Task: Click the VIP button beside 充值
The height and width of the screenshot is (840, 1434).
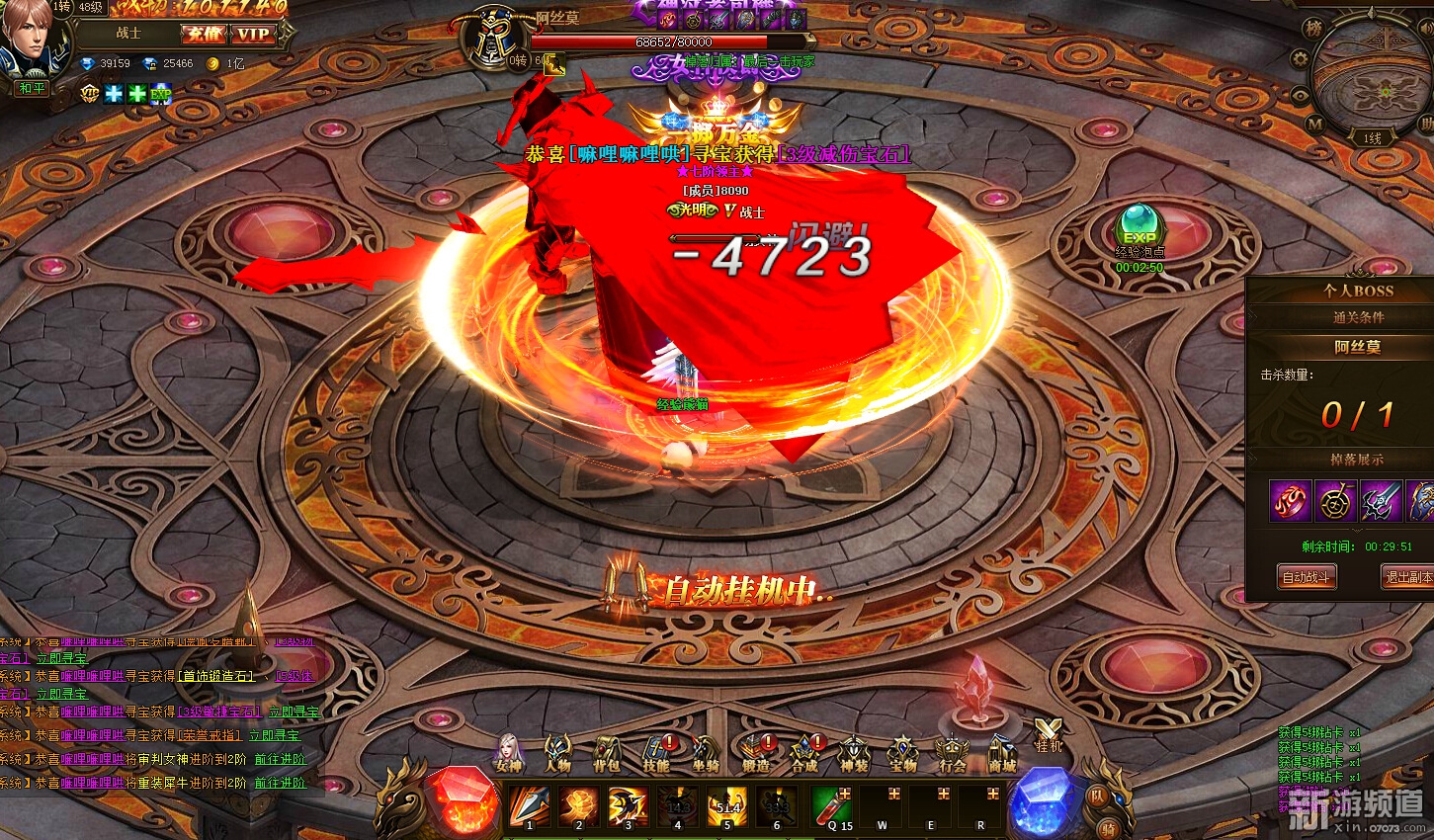Action: pyautogui.click(x=253, y=35)
